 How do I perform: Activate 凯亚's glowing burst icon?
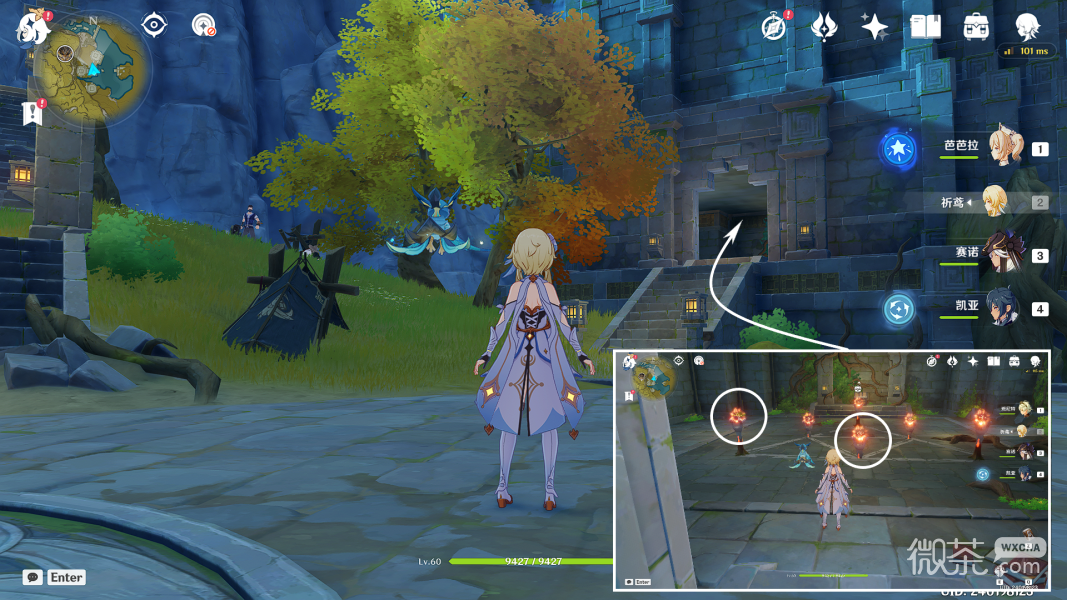pos(898,309)
